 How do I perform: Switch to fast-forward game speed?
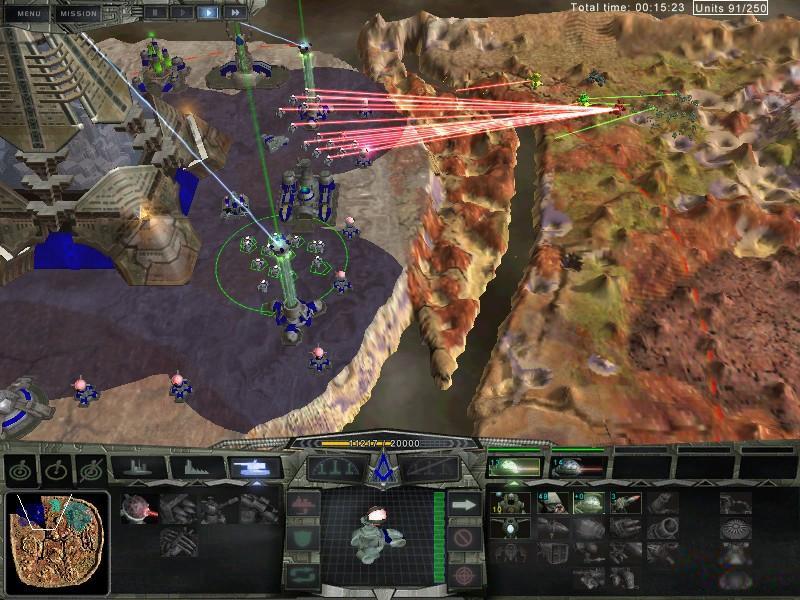tap(235, 13)
